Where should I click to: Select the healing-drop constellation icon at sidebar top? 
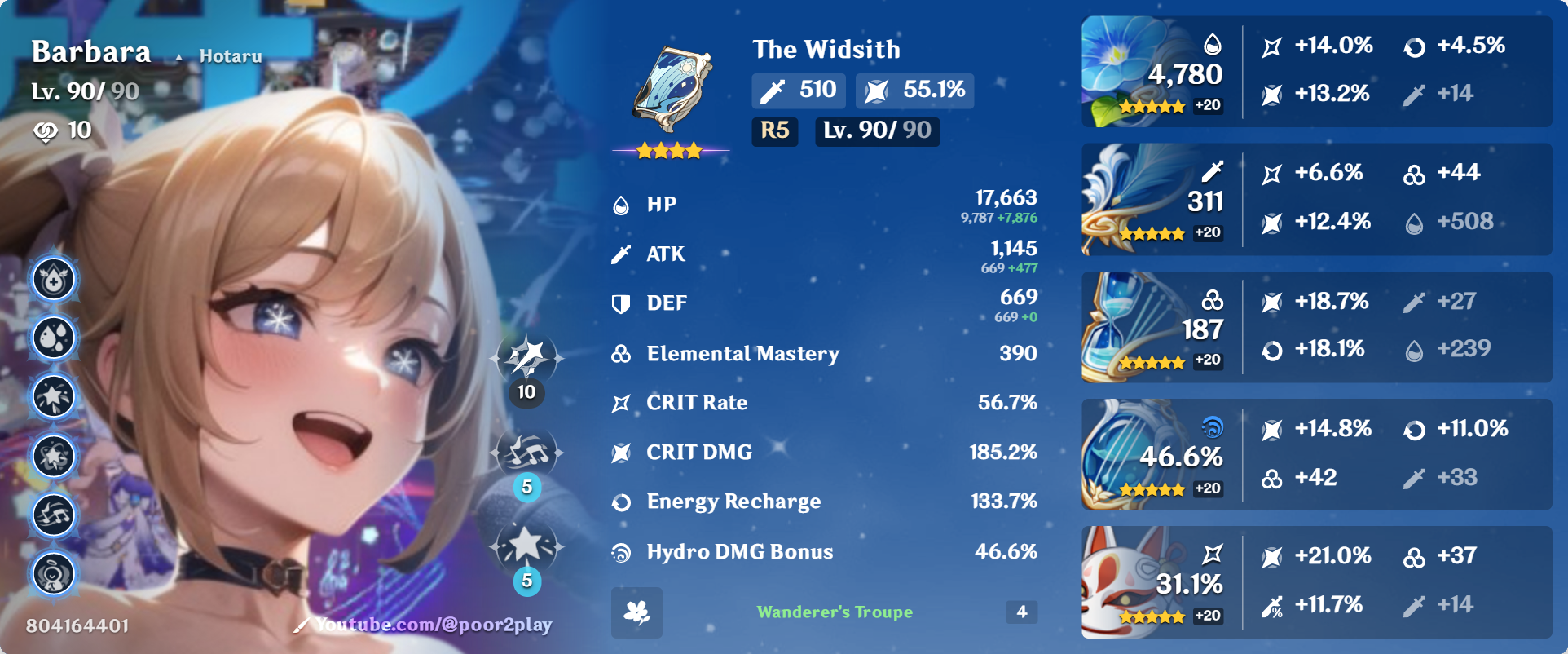point(52,278)
